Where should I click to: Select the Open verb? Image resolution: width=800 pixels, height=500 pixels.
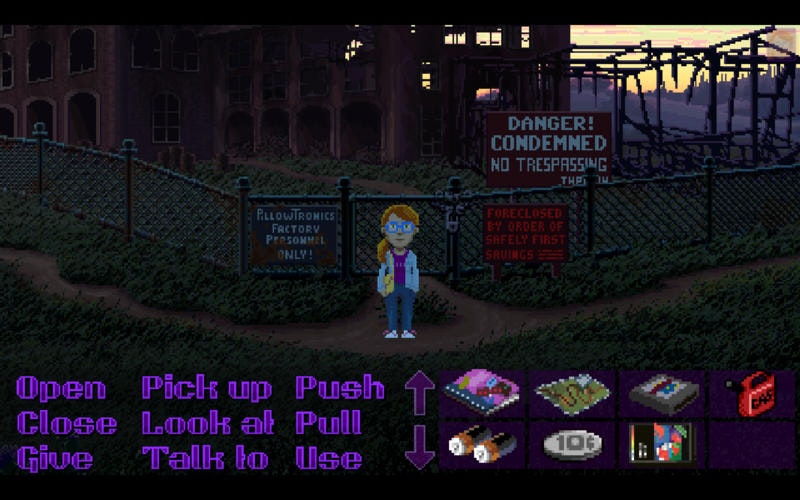pyautogui.click(x=60, y=388)
